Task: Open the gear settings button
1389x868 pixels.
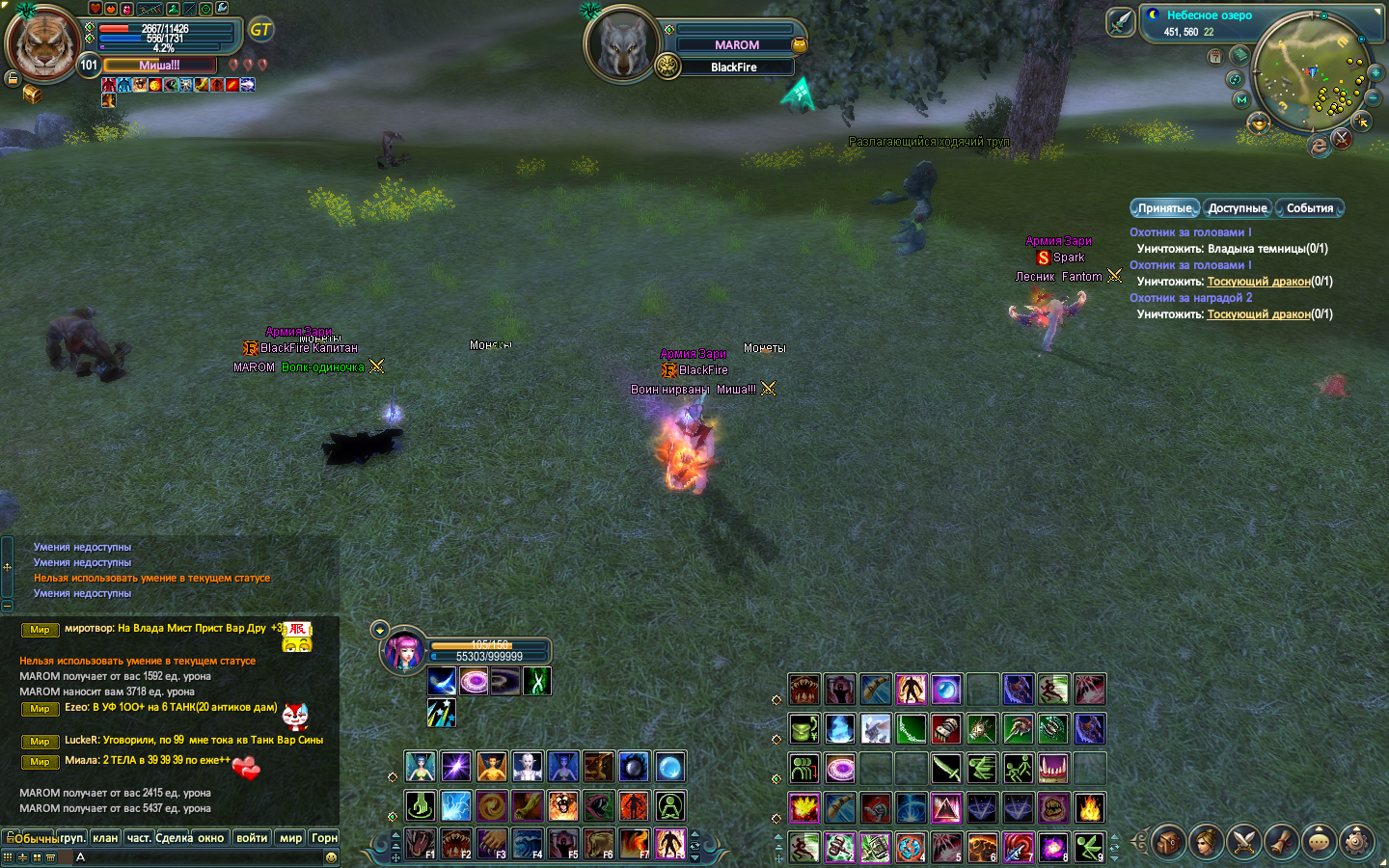Action: 1357,842
